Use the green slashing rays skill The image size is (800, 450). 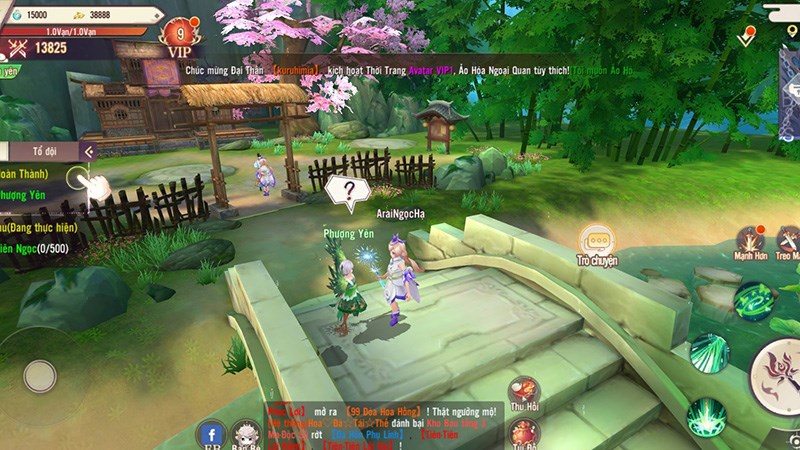click(x=708, y=353)
